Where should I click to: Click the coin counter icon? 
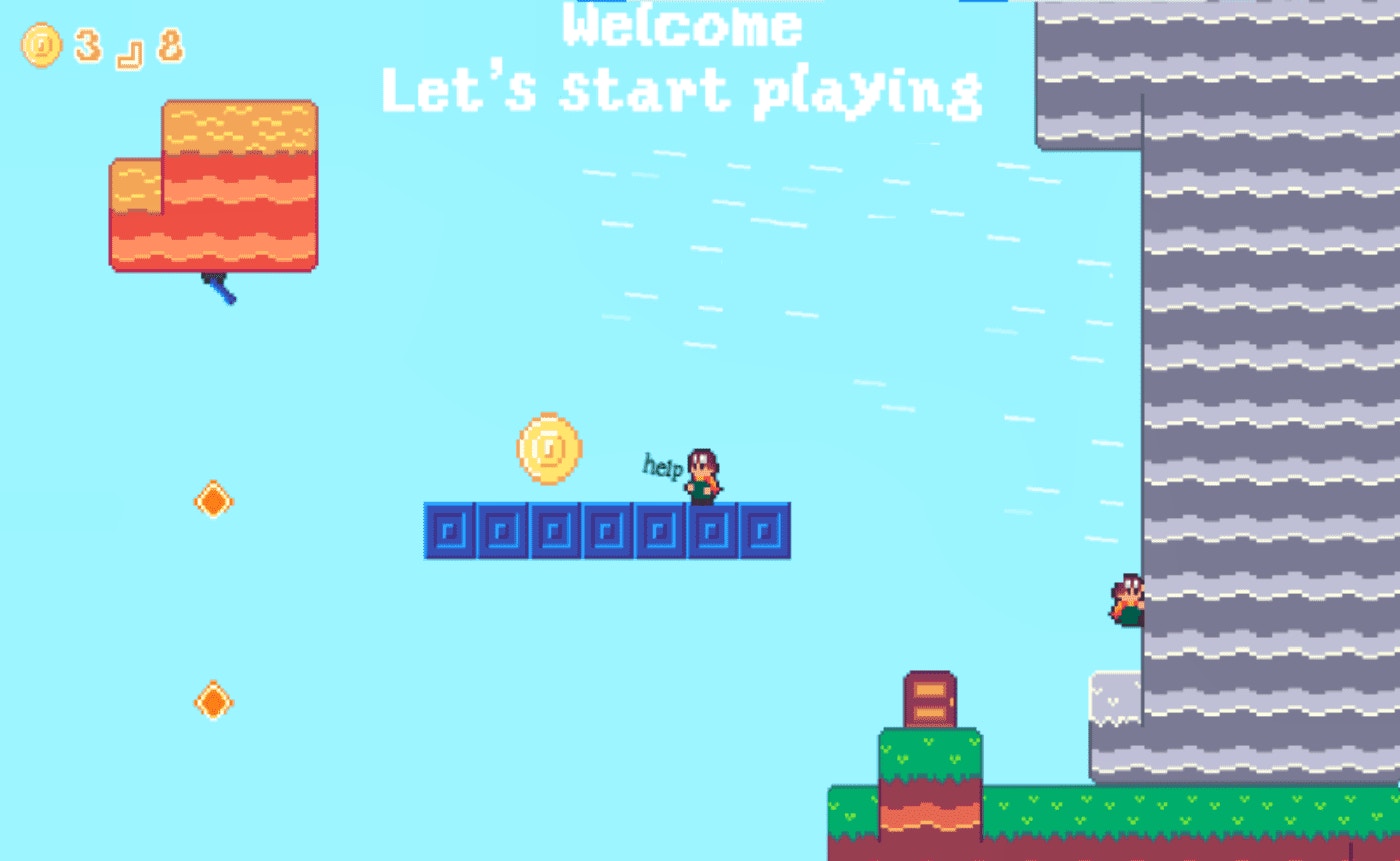(x=38, y=44)
